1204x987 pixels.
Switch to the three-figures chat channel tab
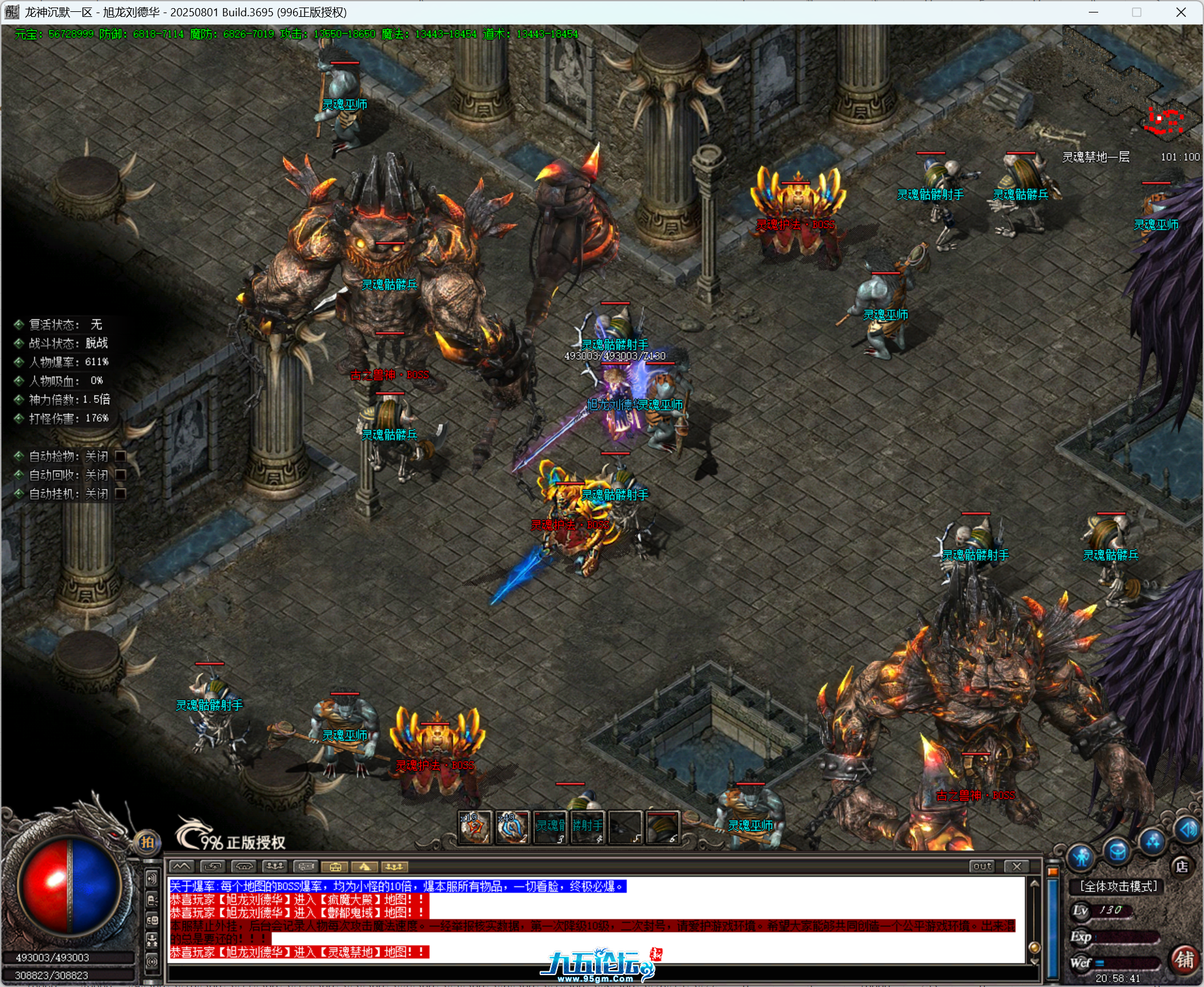[274, 867]
